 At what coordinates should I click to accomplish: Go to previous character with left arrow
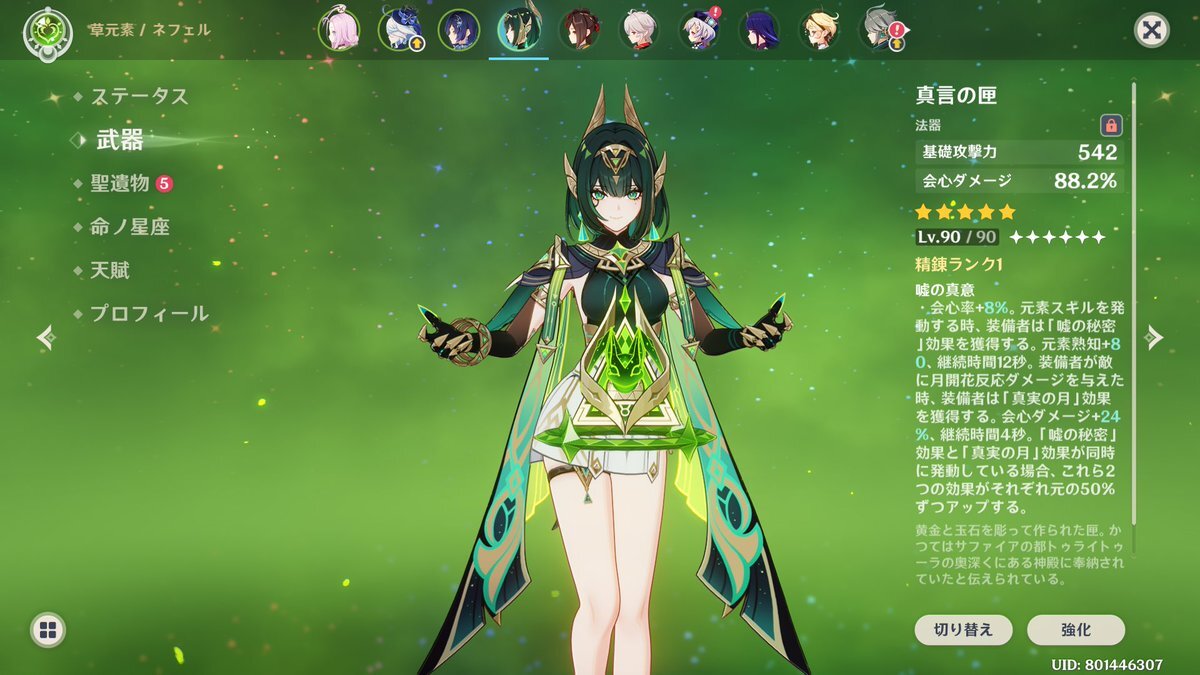(x=45, y=337)
